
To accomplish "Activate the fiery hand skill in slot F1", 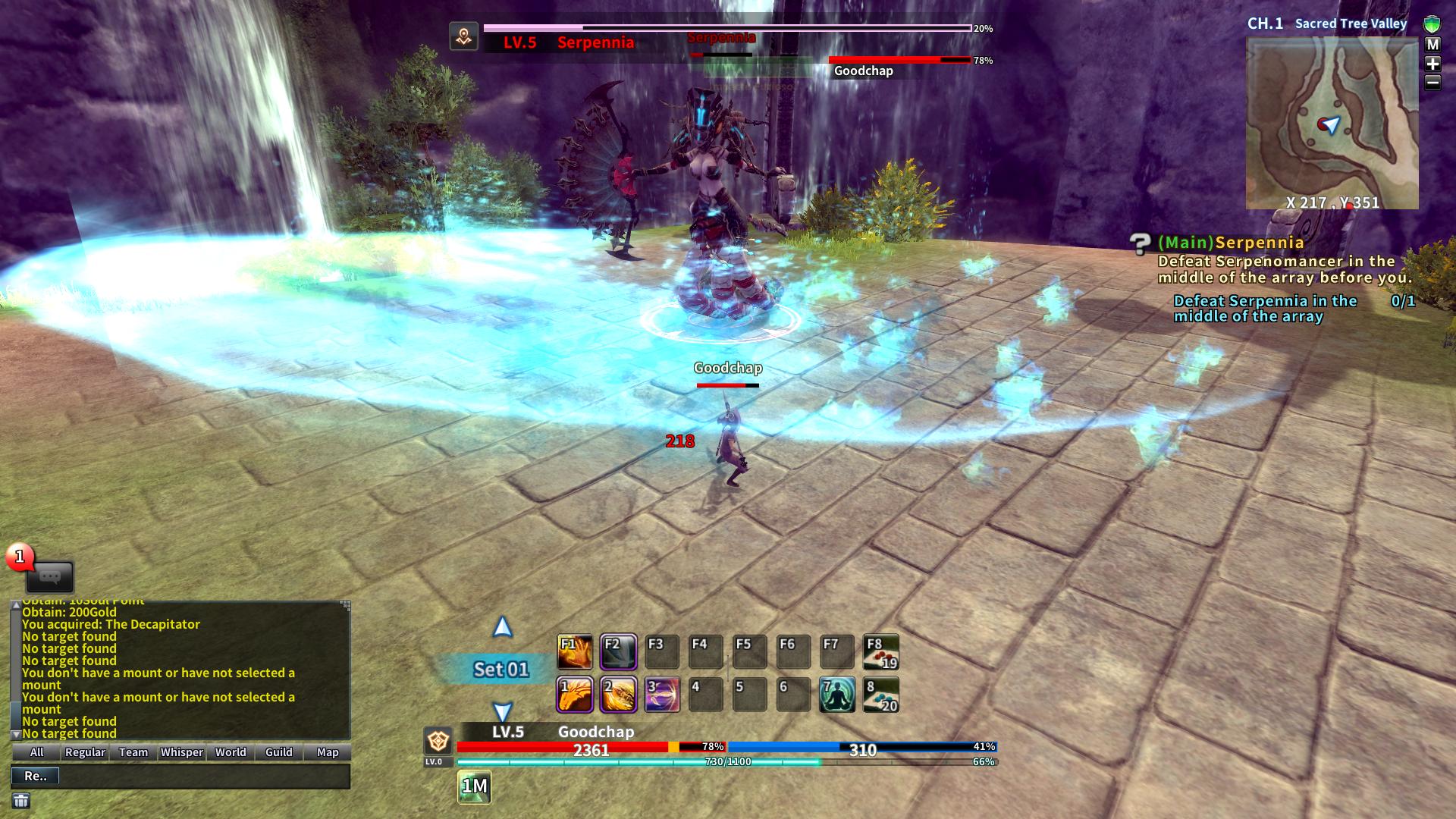I will [x=574, y=652].
